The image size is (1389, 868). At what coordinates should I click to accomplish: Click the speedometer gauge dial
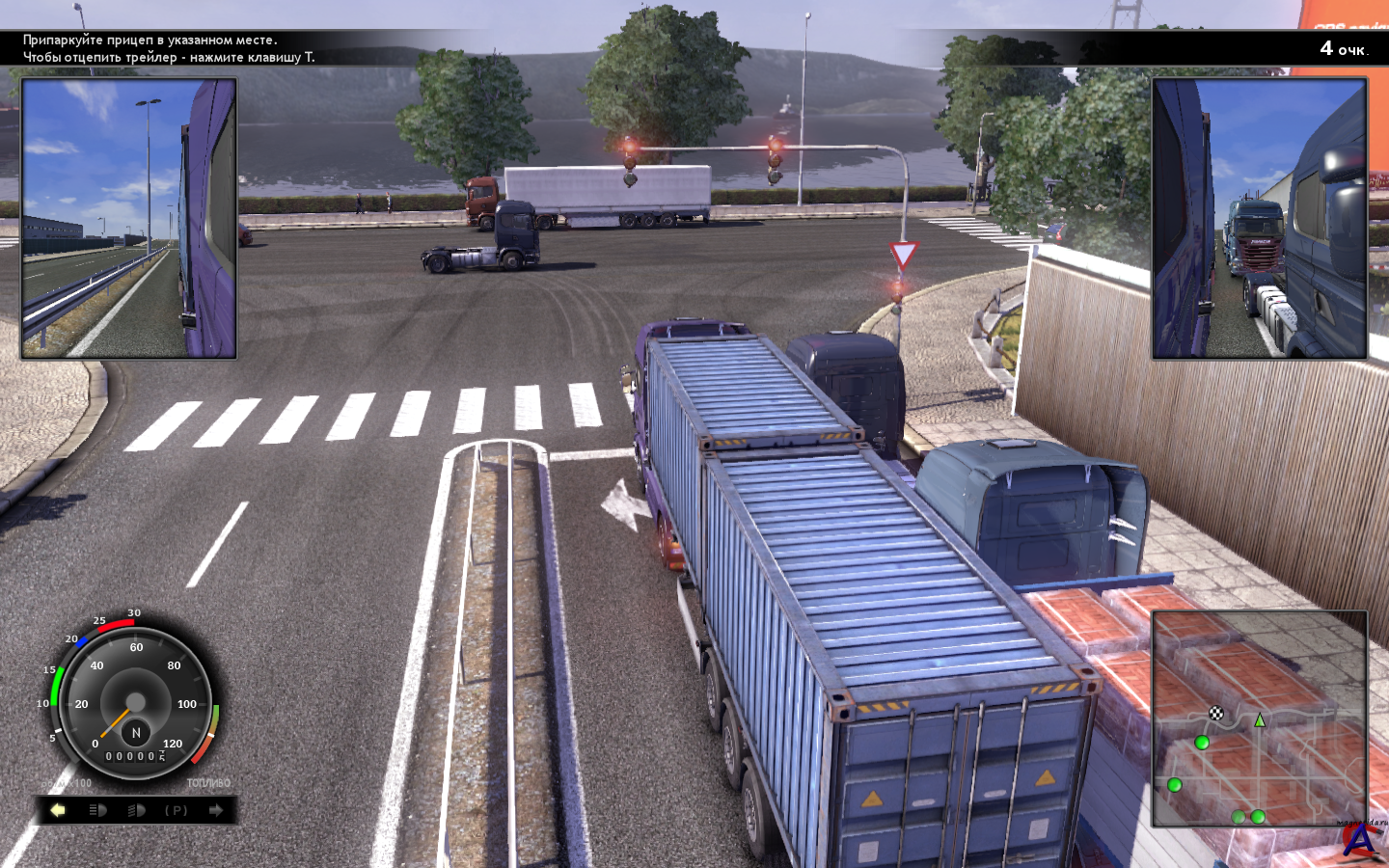point(136,696)
